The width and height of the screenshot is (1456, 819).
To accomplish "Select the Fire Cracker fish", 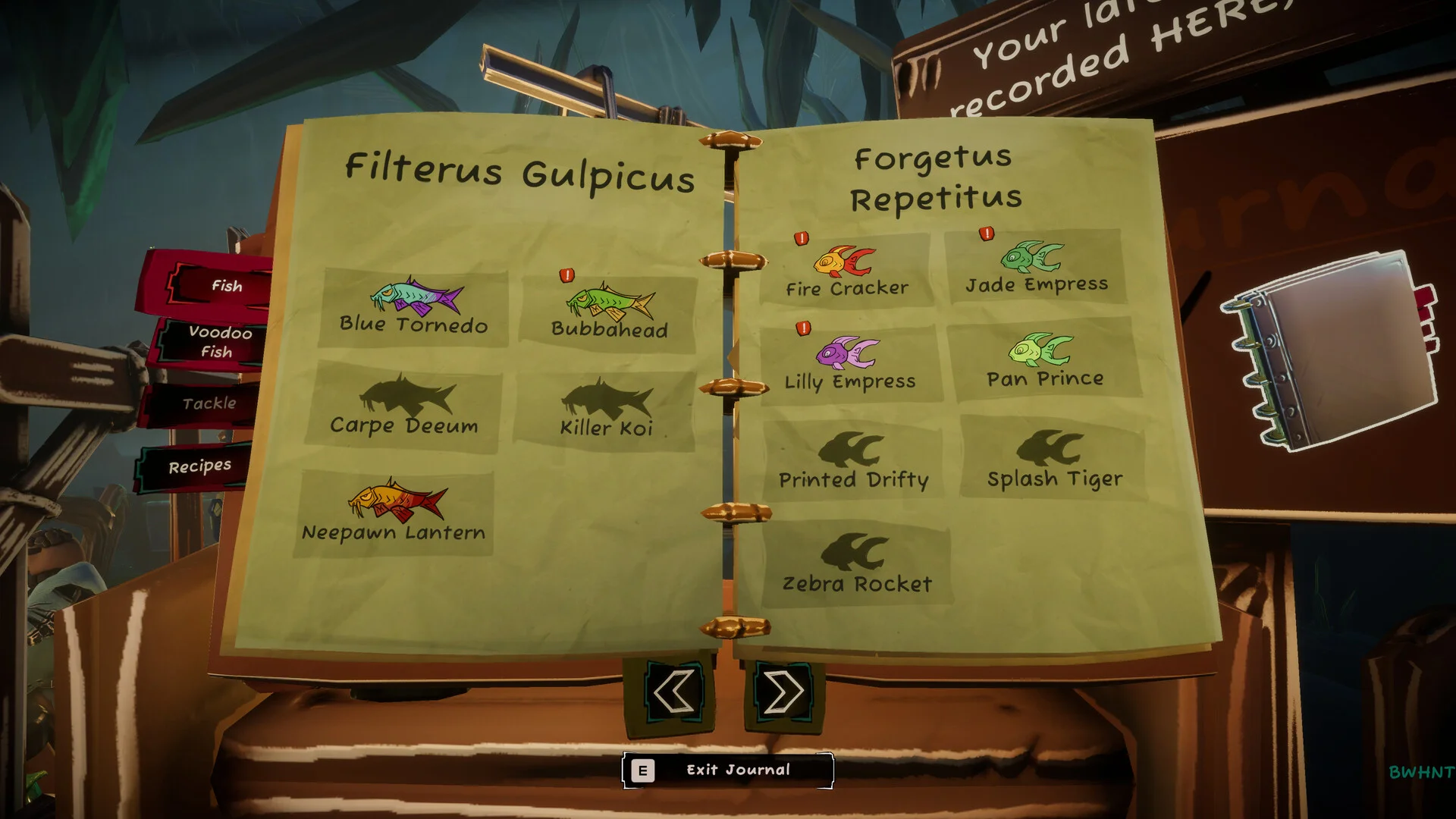I will click(x=846, y=271).
